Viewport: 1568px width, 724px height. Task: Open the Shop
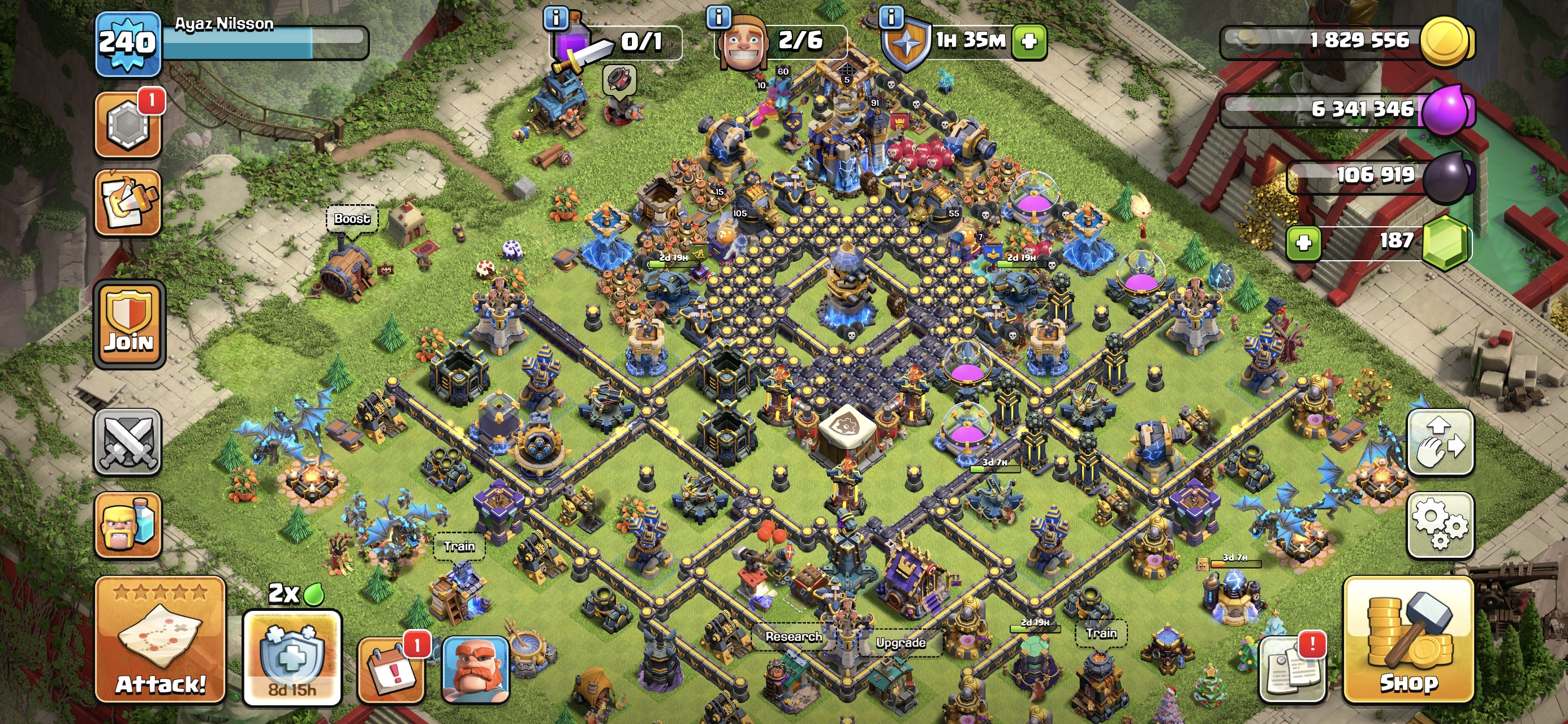(1408, 639)
